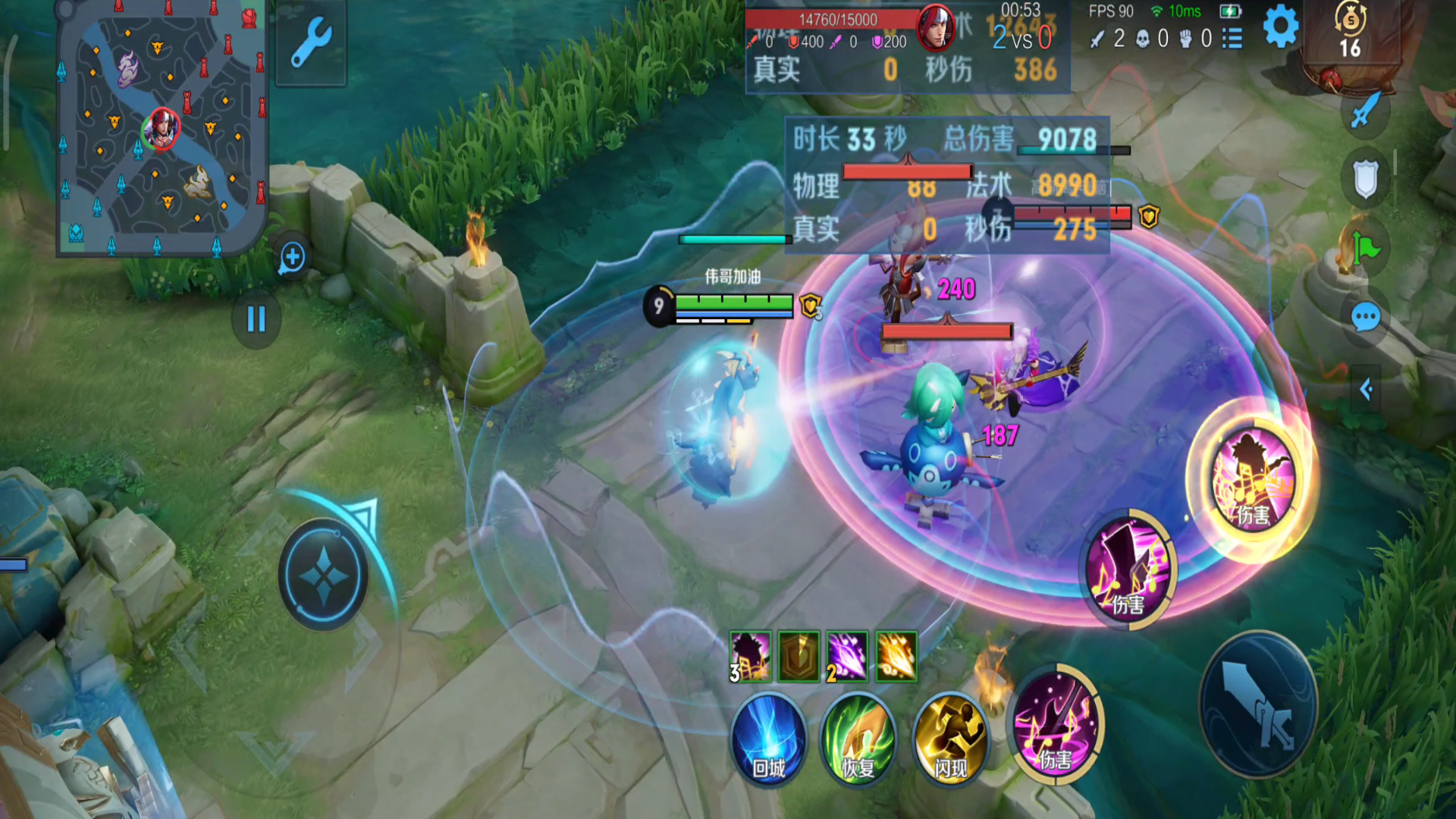Cast the first damage skill near Flash

pos(1056,723)
